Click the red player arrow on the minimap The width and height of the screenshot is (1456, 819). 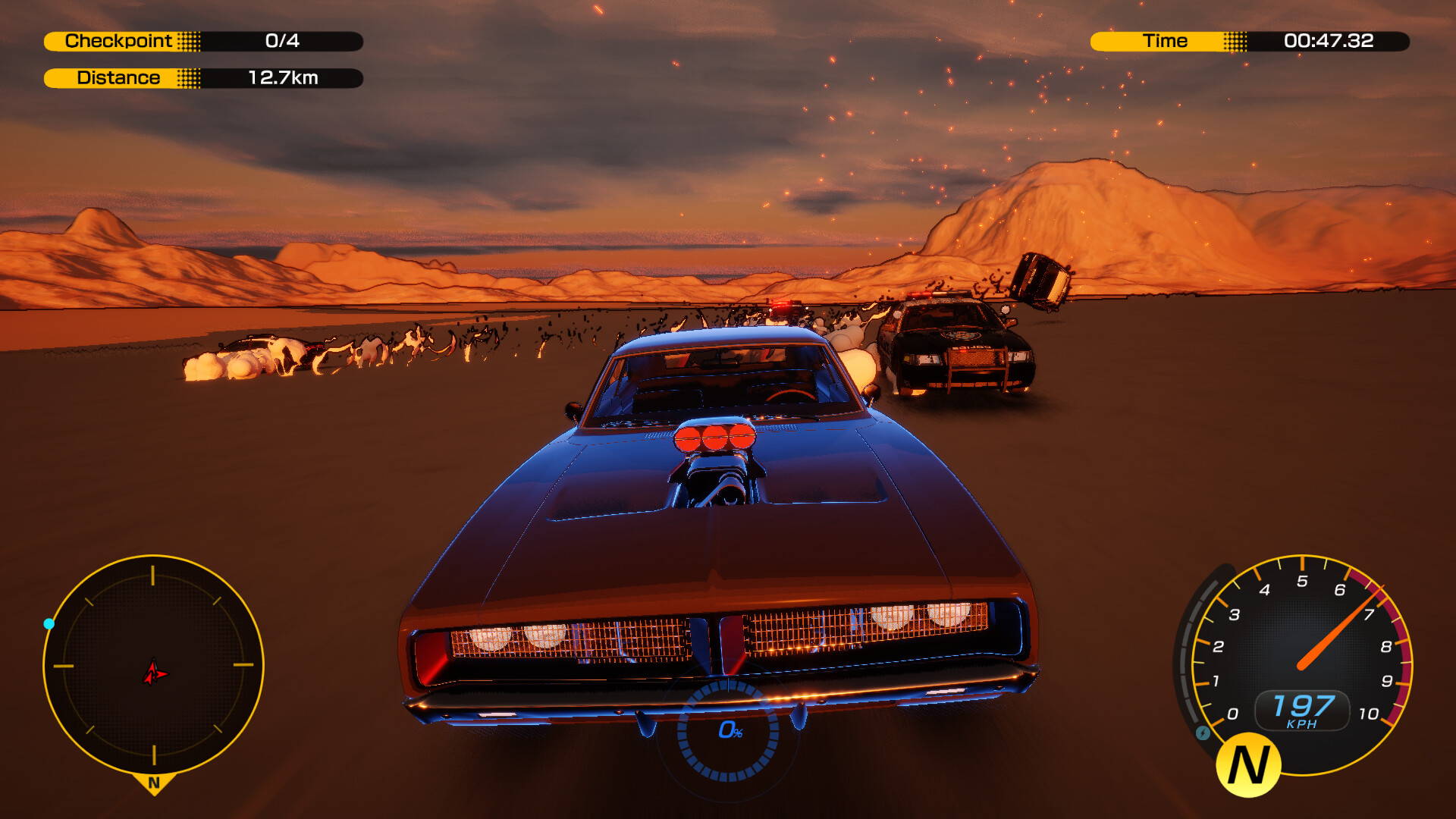pos(154,672)
